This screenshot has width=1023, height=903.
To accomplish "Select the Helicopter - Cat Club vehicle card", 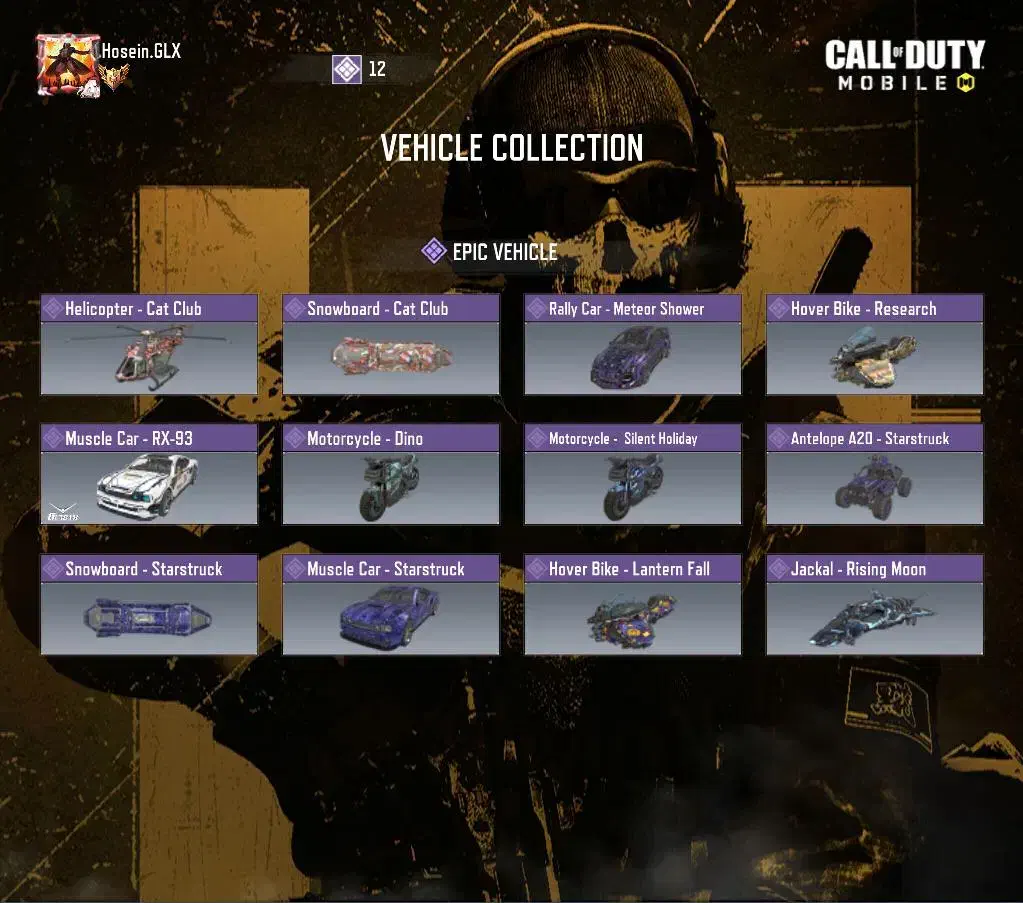I will click(x=149, y=345).
